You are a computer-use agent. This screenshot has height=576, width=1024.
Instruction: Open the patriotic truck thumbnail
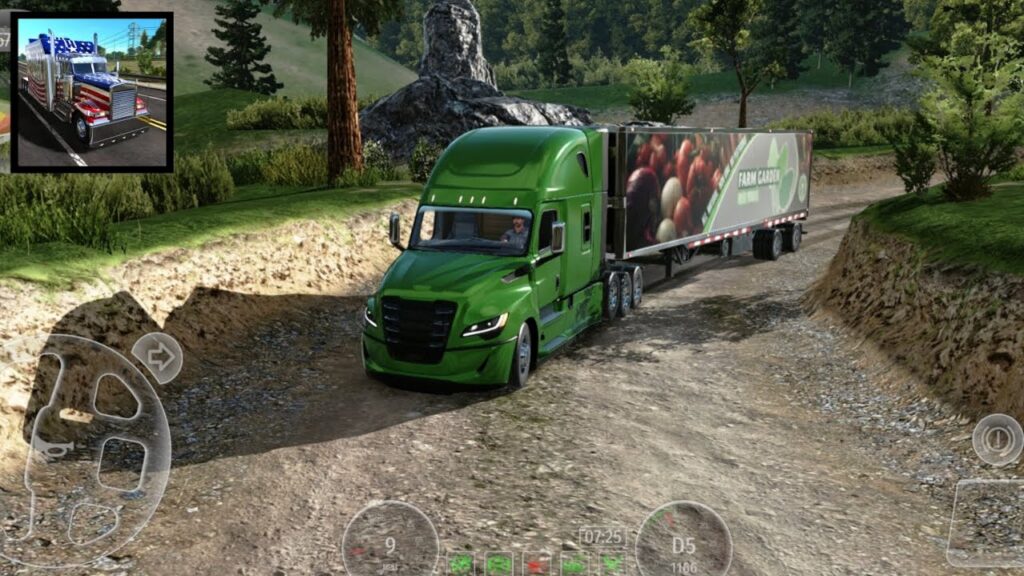point(91,92)
